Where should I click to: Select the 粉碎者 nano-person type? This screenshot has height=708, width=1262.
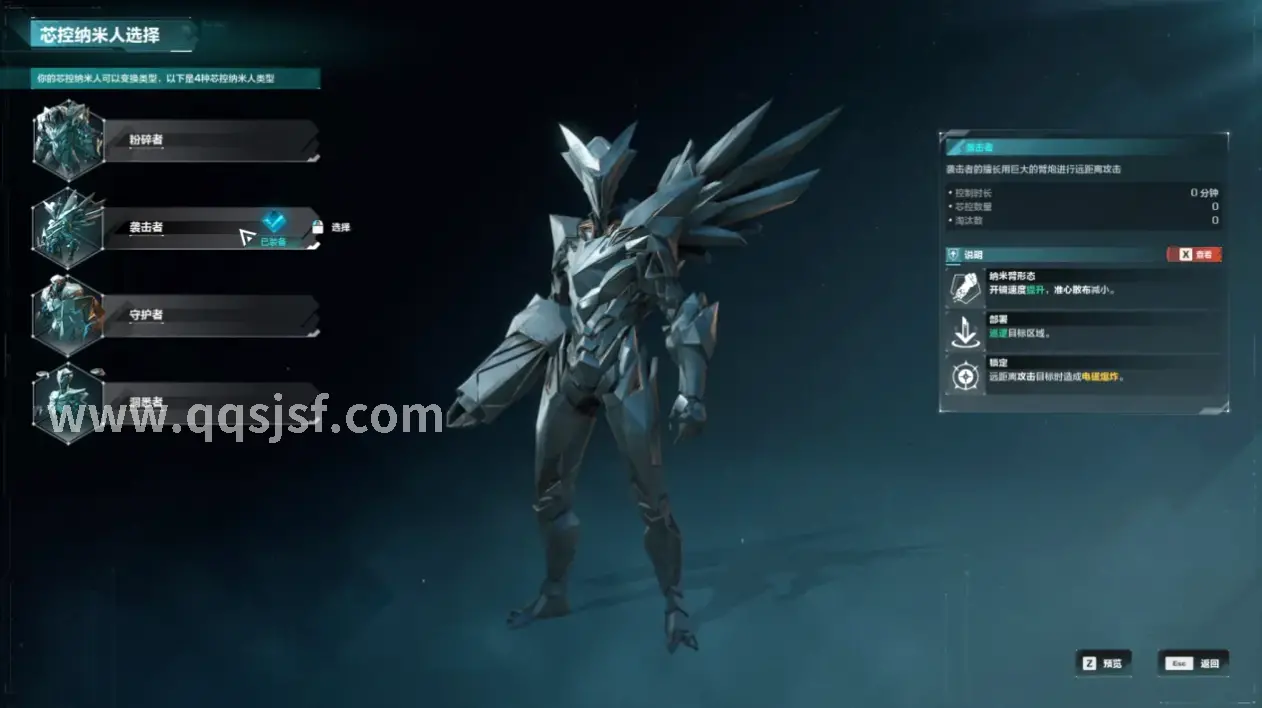210,140
